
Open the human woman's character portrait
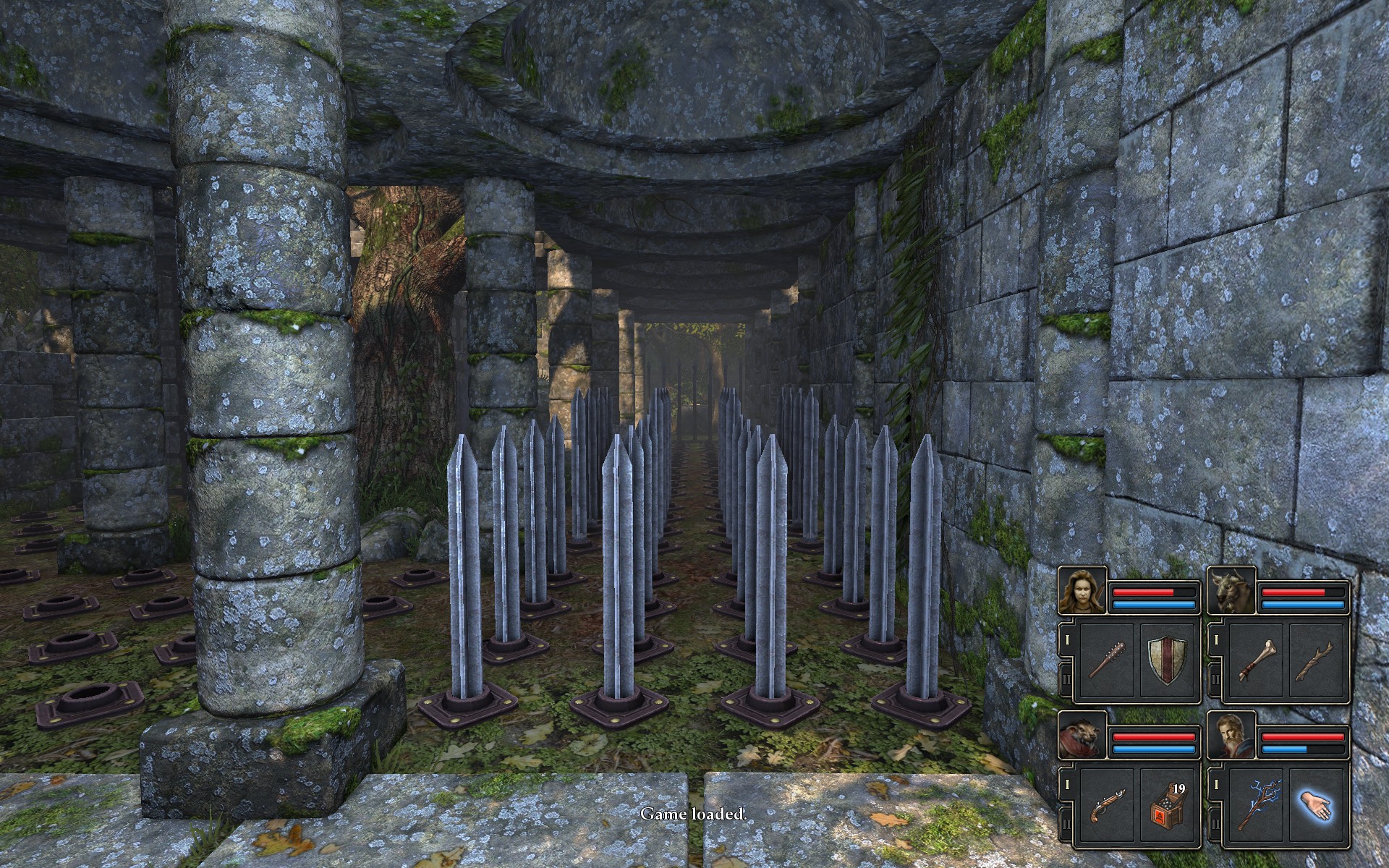tap(1082, 591)
